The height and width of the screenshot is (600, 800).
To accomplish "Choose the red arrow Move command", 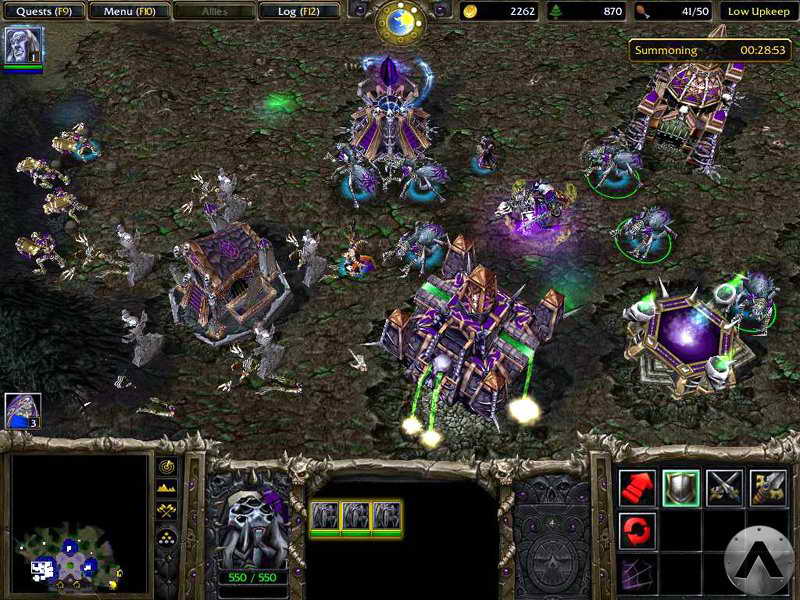I will coord(637,487).
